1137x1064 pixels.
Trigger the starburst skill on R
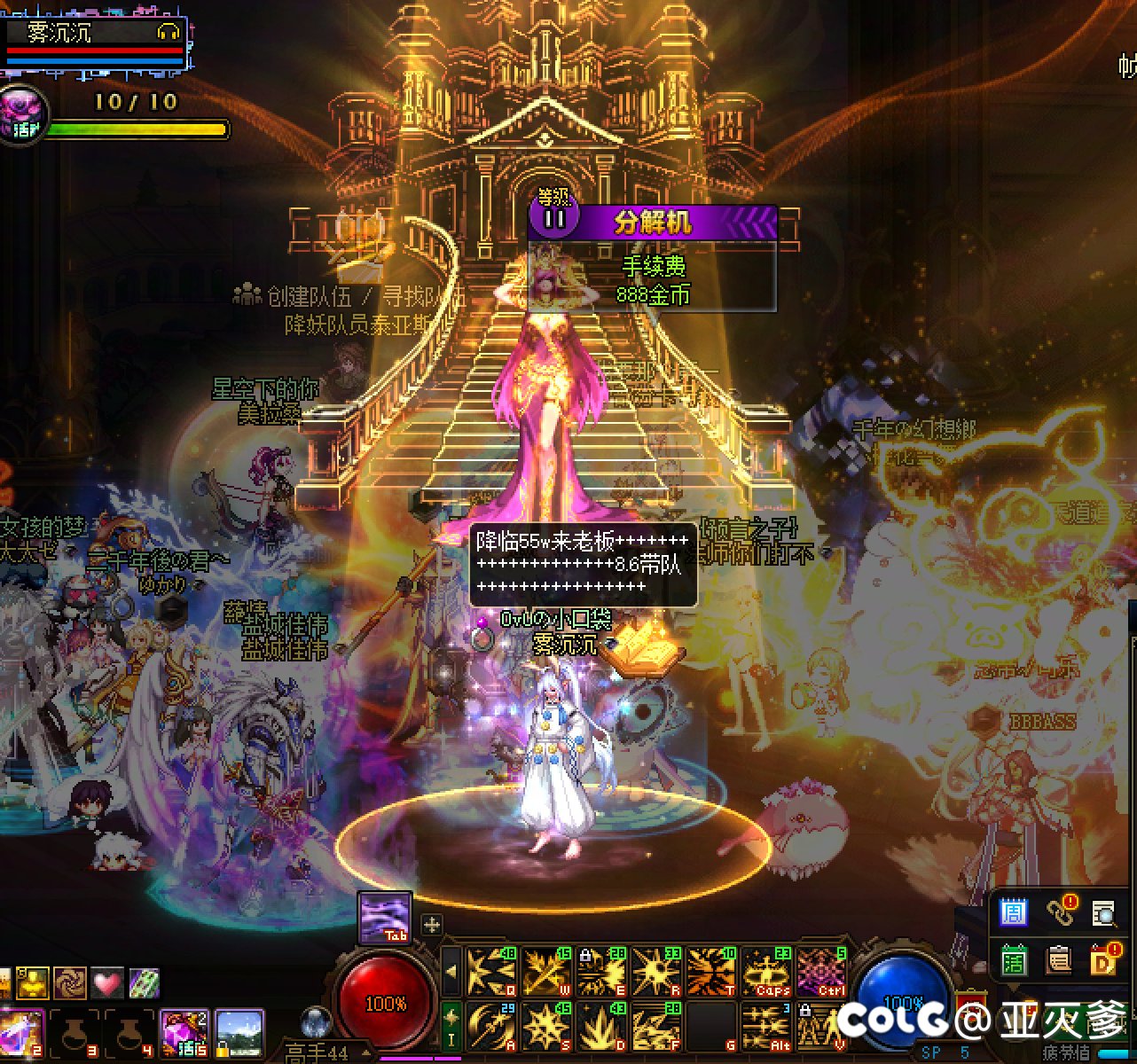tap(655, 971)
